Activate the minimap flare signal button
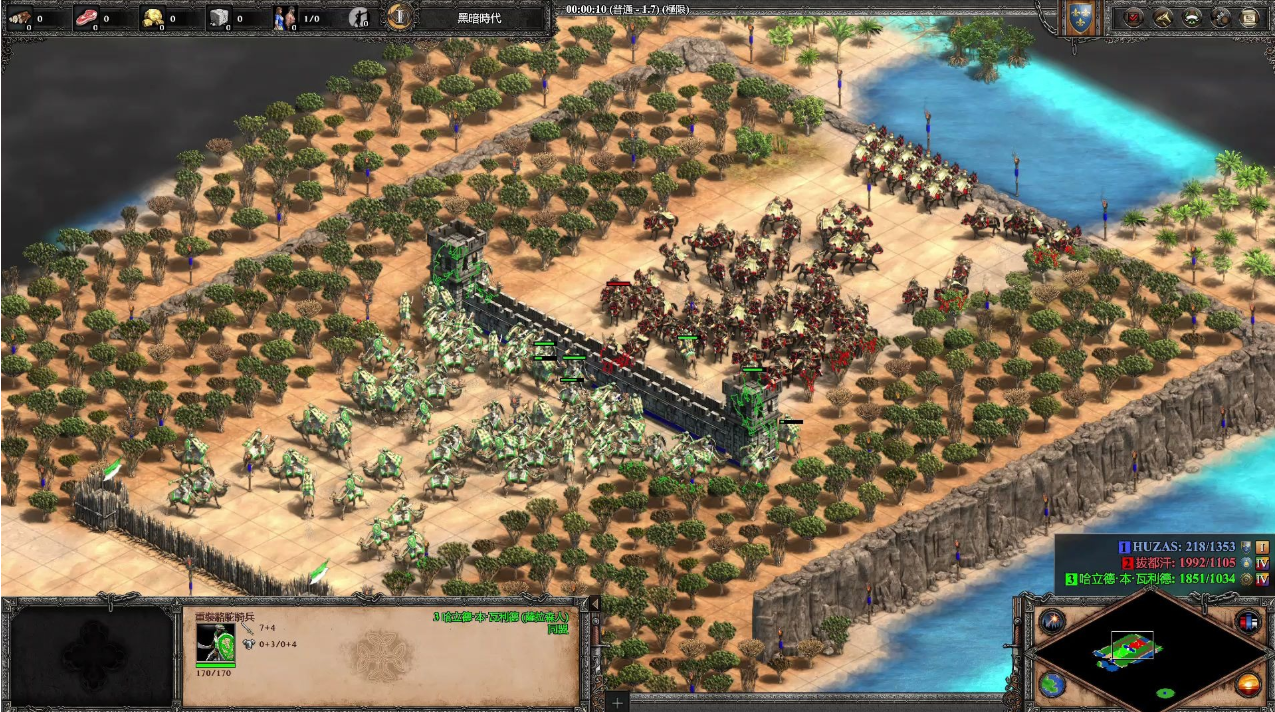This screenshot has height=712, width=1275. pos(1050,621)
